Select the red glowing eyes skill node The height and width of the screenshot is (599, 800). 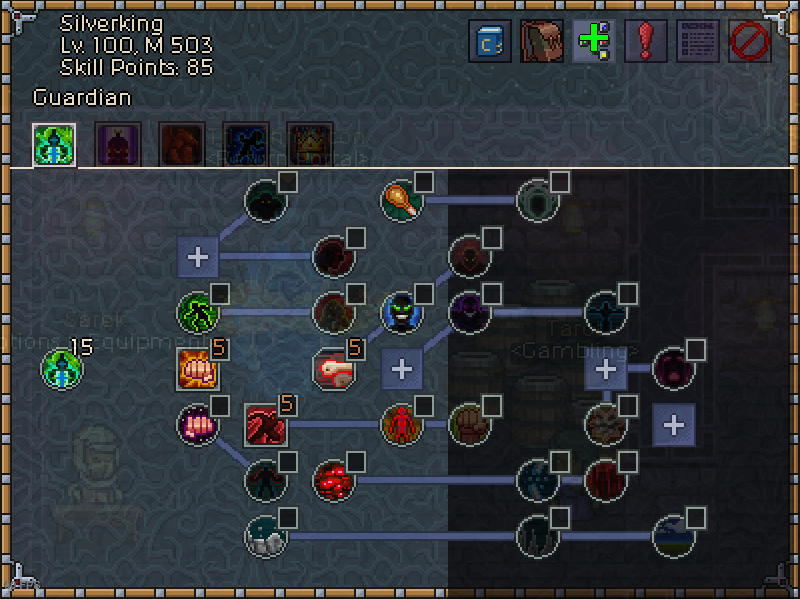[x=333, y=481]
